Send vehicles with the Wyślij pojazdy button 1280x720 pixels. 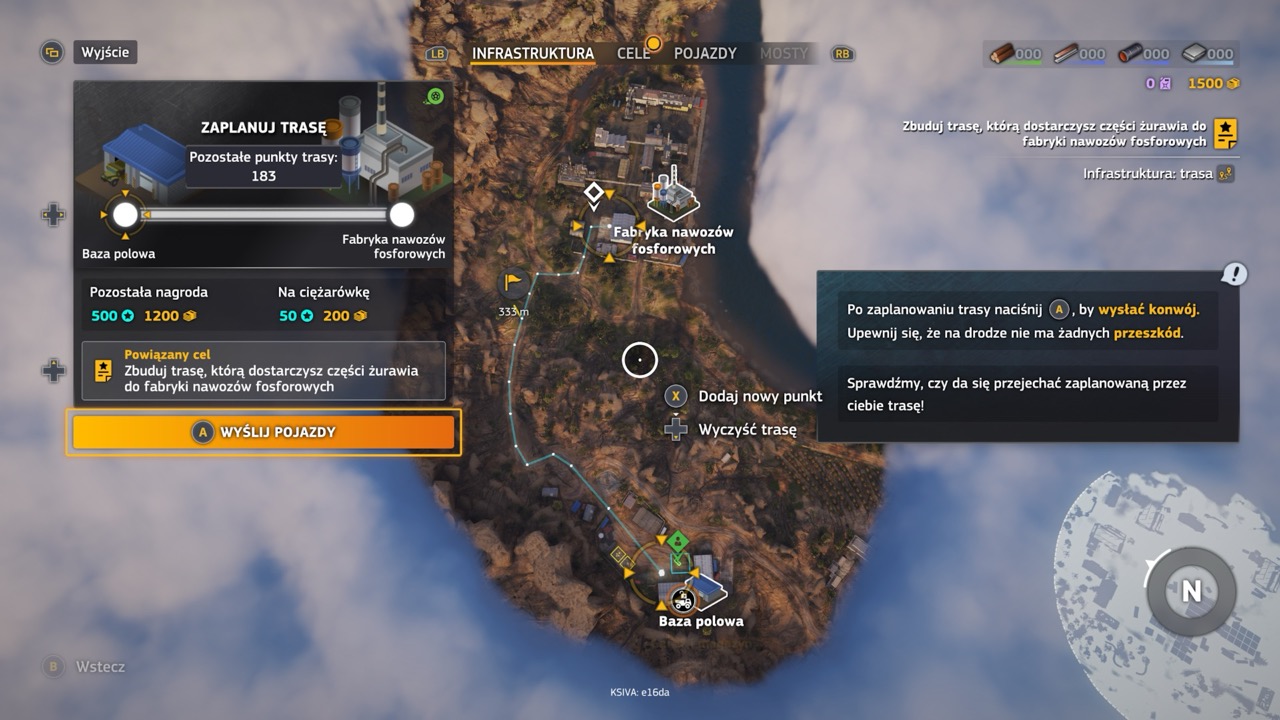tap(263, 432)
